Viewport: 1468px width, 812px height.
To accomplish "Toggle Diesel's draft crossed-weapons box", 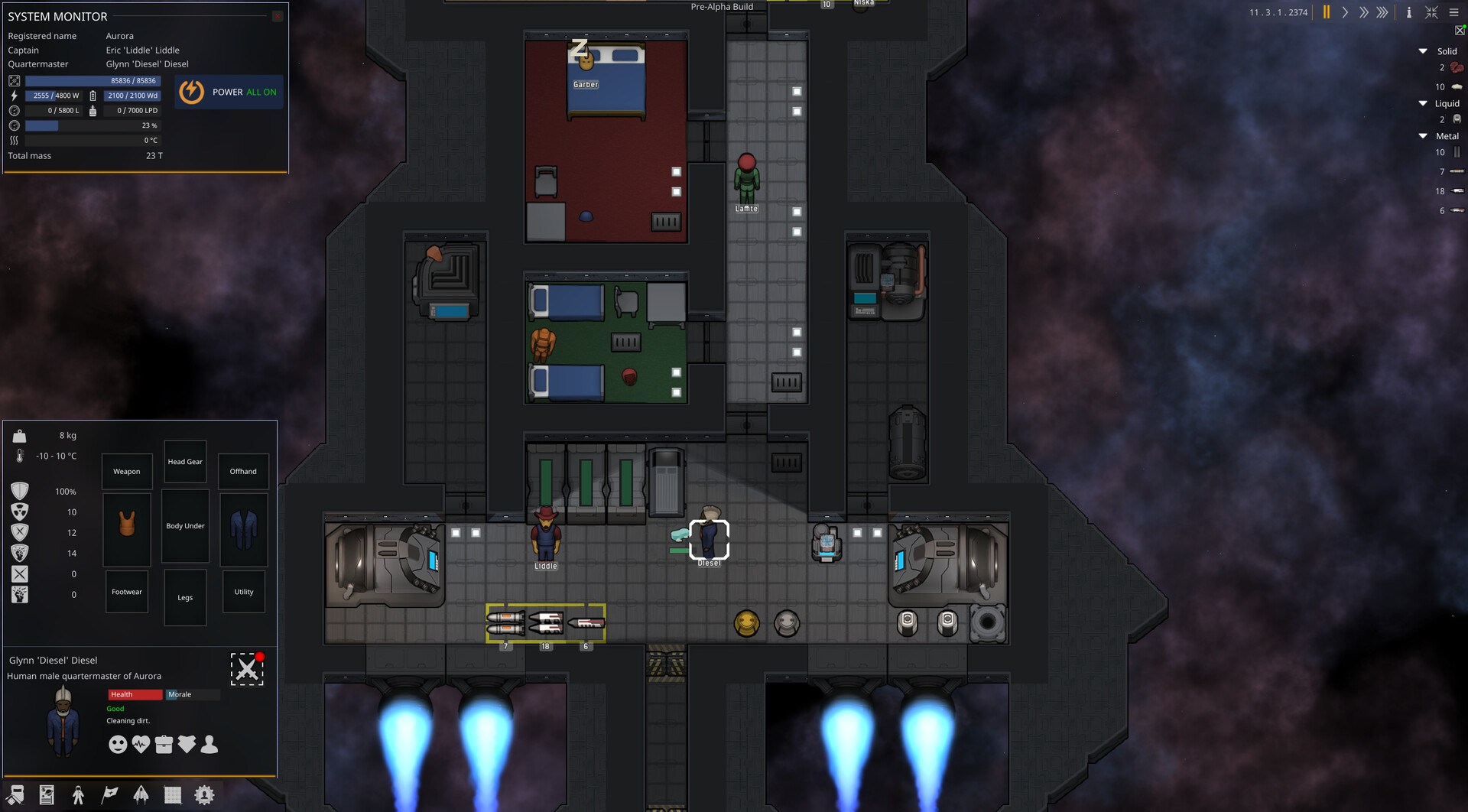I will tap(246, 669).
